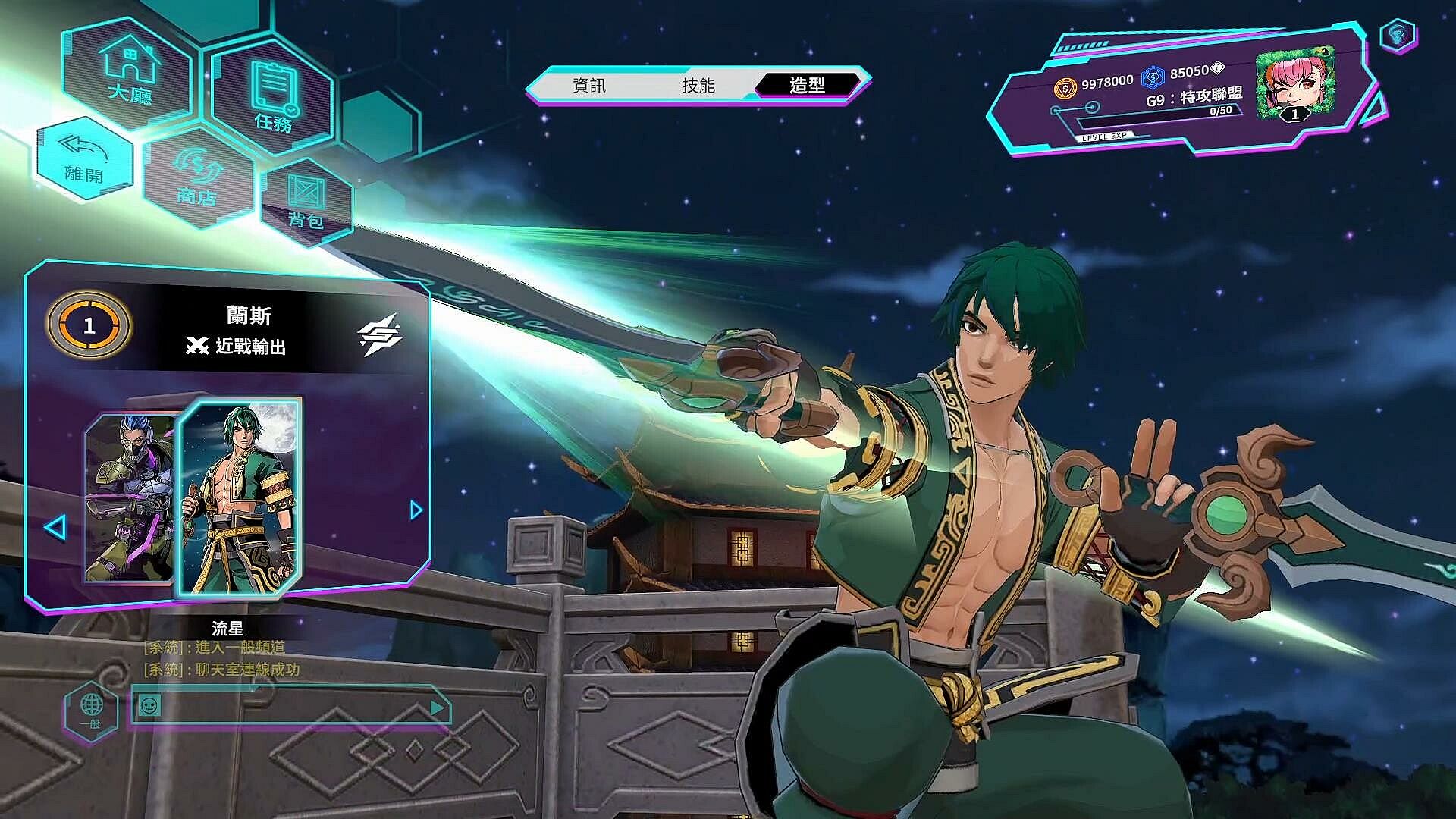Click the 離開 leave button

83,160
